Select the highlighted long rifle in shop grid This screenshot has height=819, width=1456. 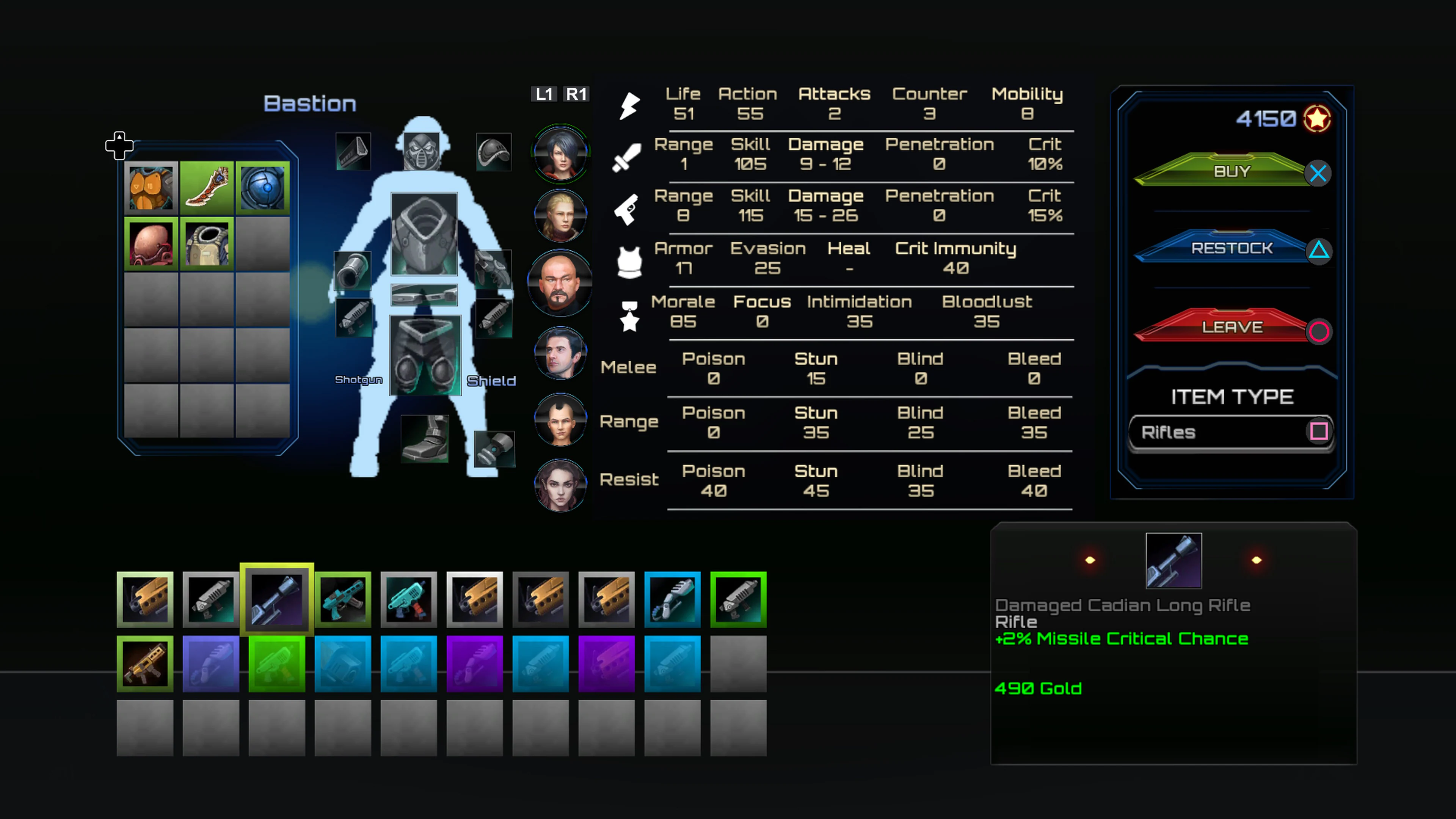coord(276,599)
